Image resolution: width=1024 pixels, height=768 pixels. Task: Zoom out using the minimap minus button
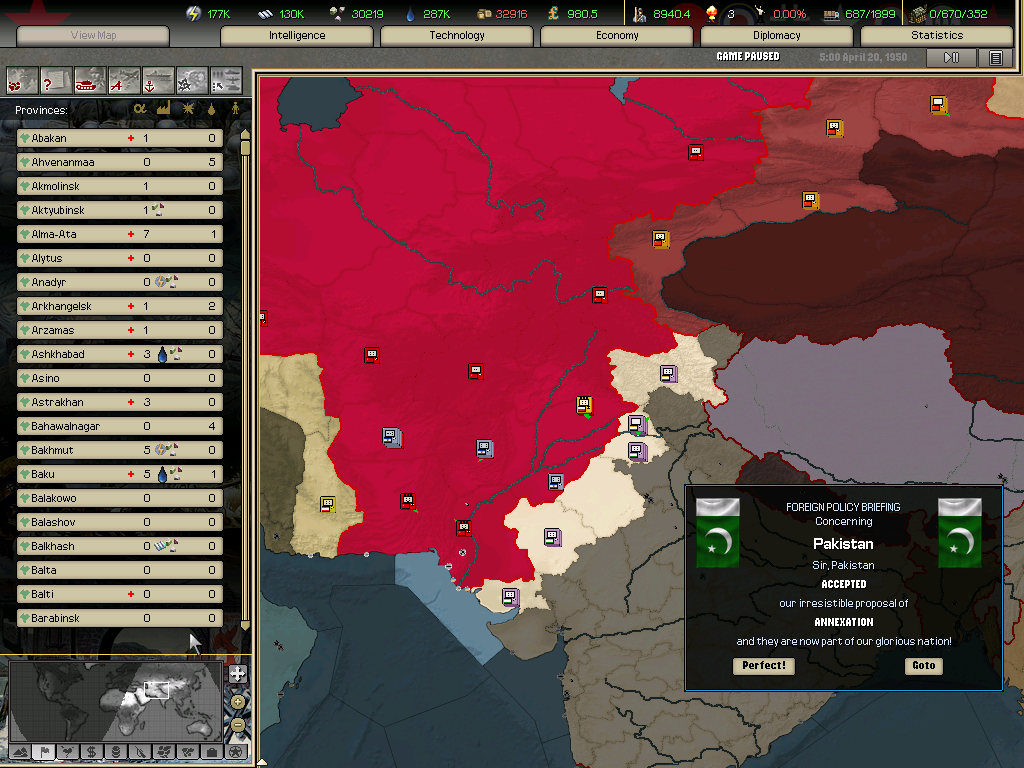click(238, 724)
